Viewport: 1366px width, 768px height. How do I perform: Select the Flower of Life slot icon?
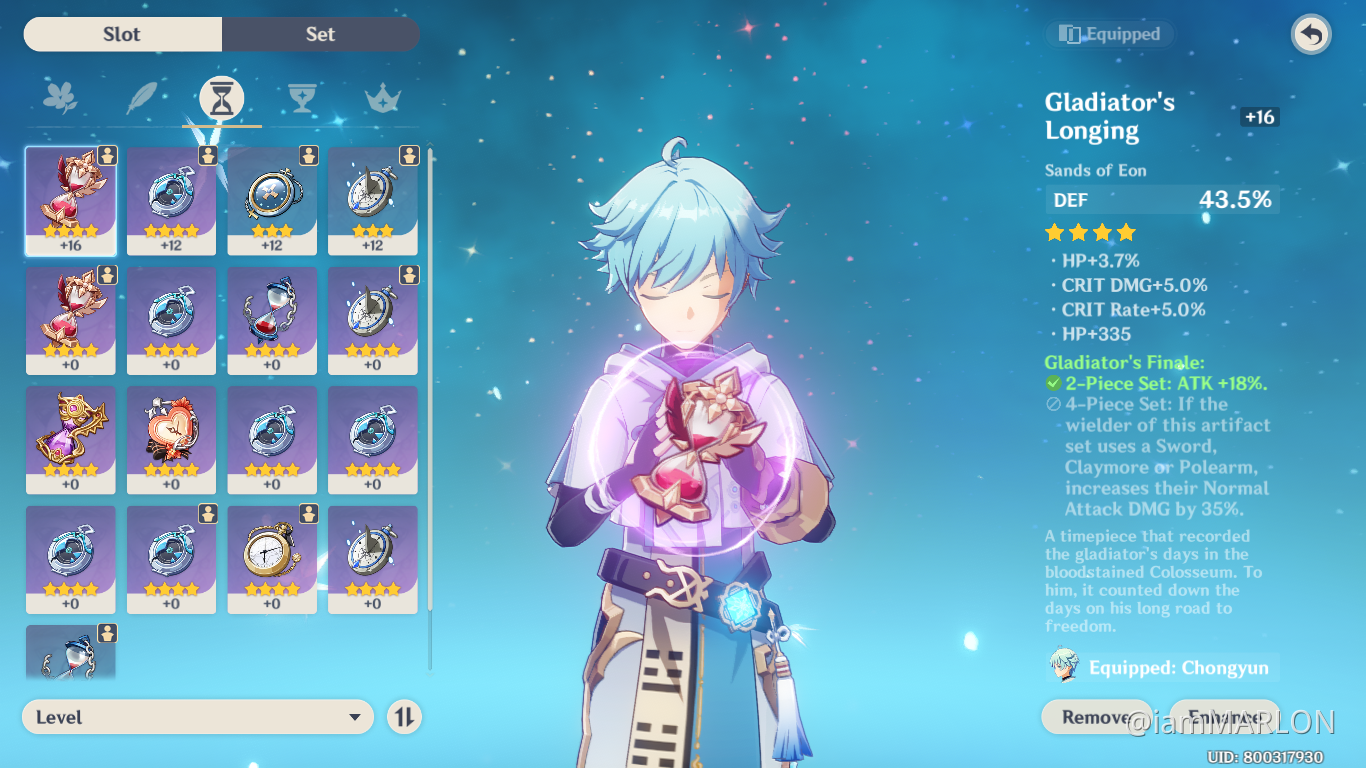point(60,97)
